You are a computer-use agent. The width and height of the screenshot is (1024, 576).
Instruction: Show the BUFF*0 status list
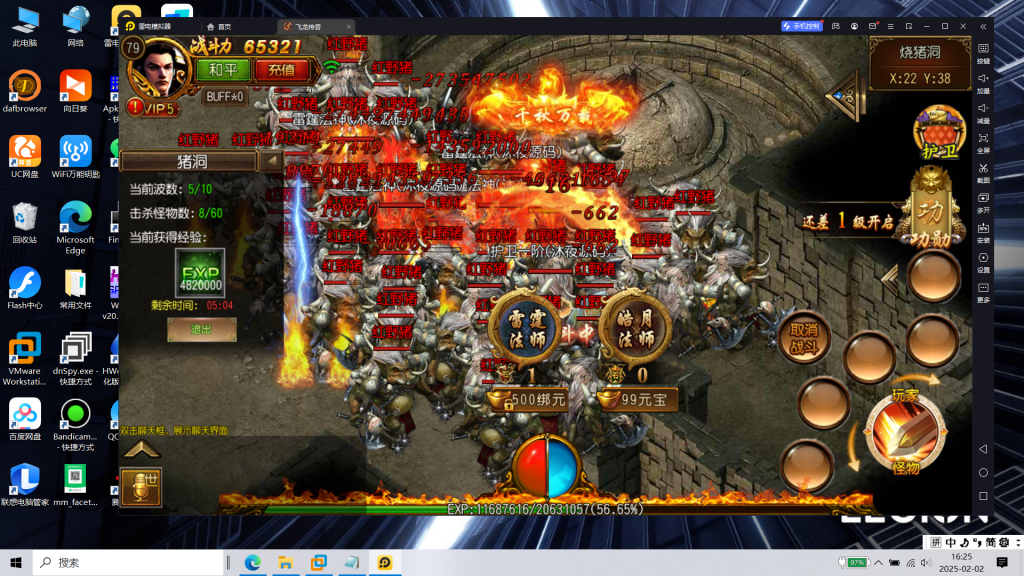pos(225,97)
